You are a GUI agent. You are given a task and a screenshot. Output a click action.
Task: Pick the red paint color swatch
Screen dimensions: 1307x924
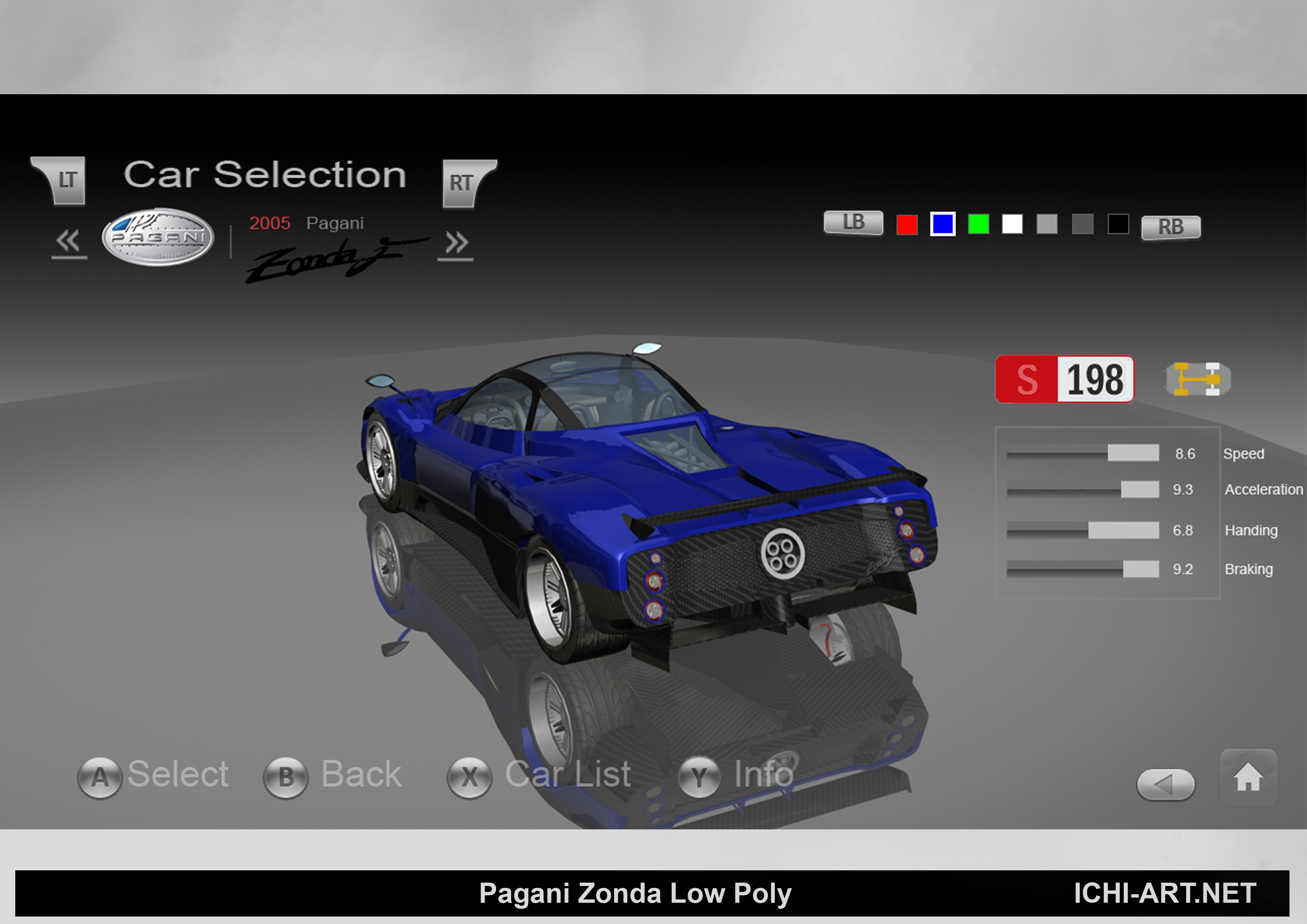(x=907, y=224)
